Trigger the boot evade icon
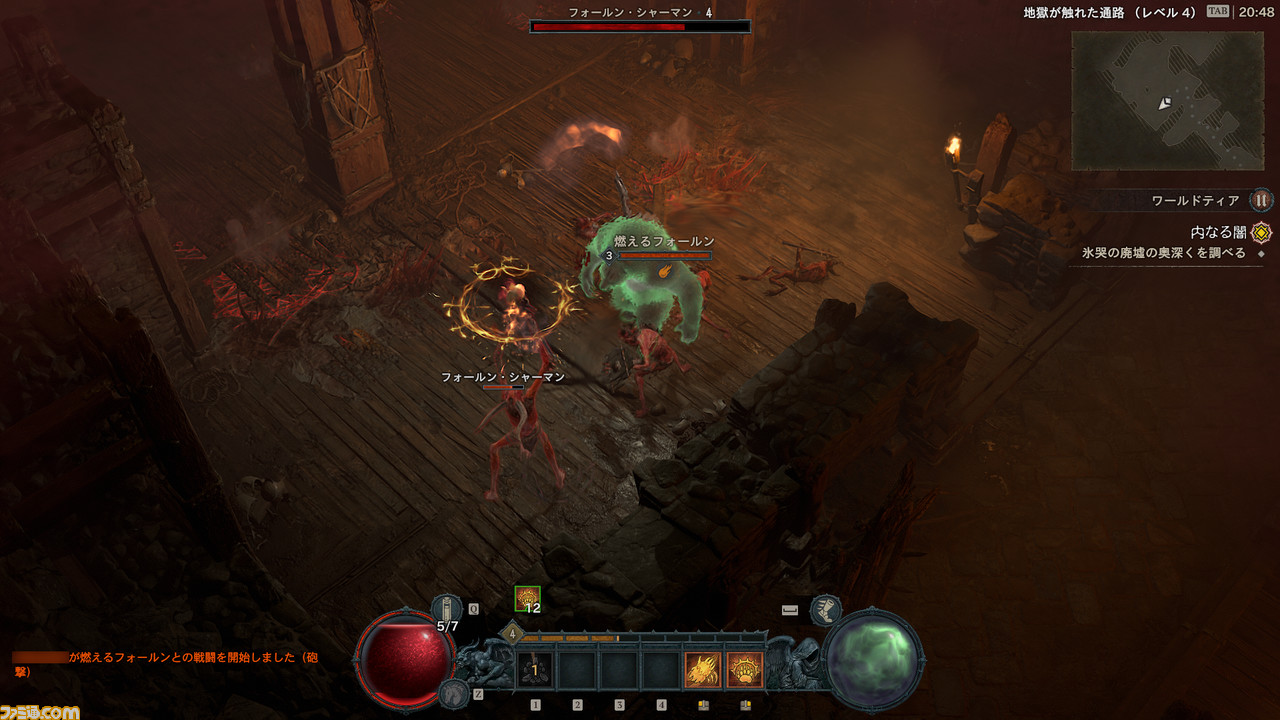This screenshot has height=720, width=1280. [x=825, y=609]
